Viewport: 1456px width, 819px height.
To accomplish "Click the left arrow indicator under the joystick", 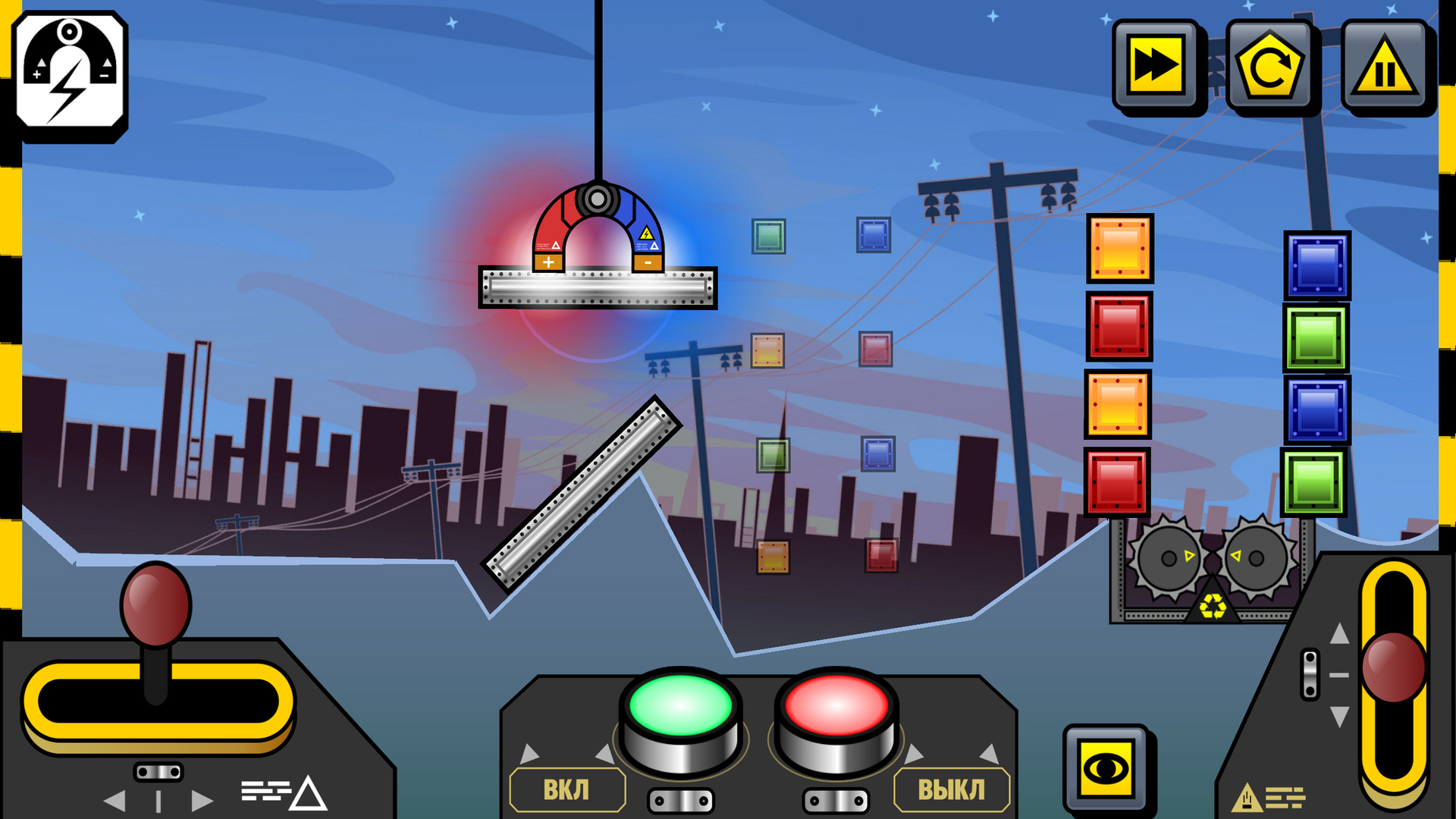I will click(x=115, y=802).
